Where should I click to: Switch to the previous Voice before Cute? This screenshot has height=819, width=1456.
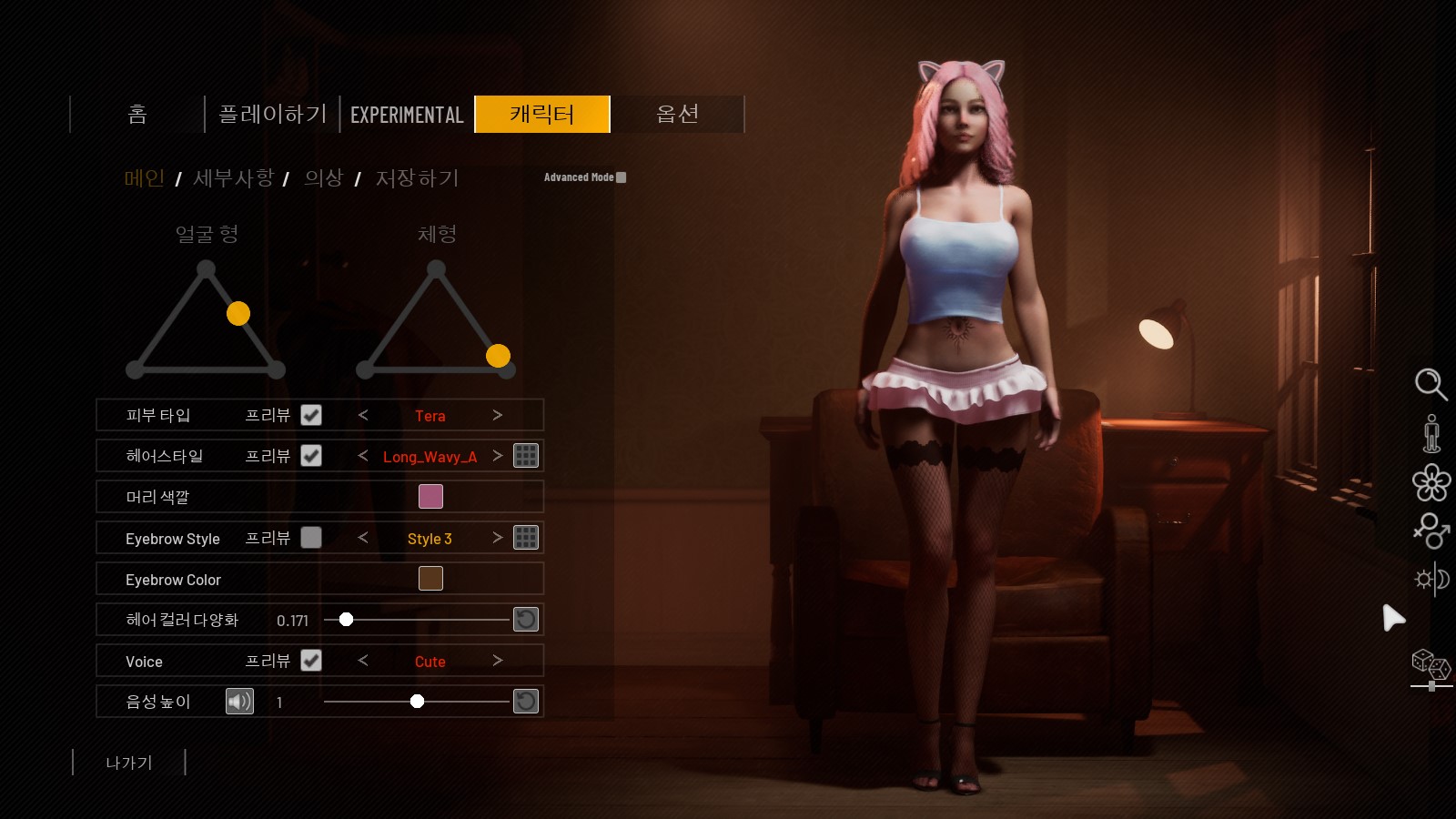pos(363,661)
